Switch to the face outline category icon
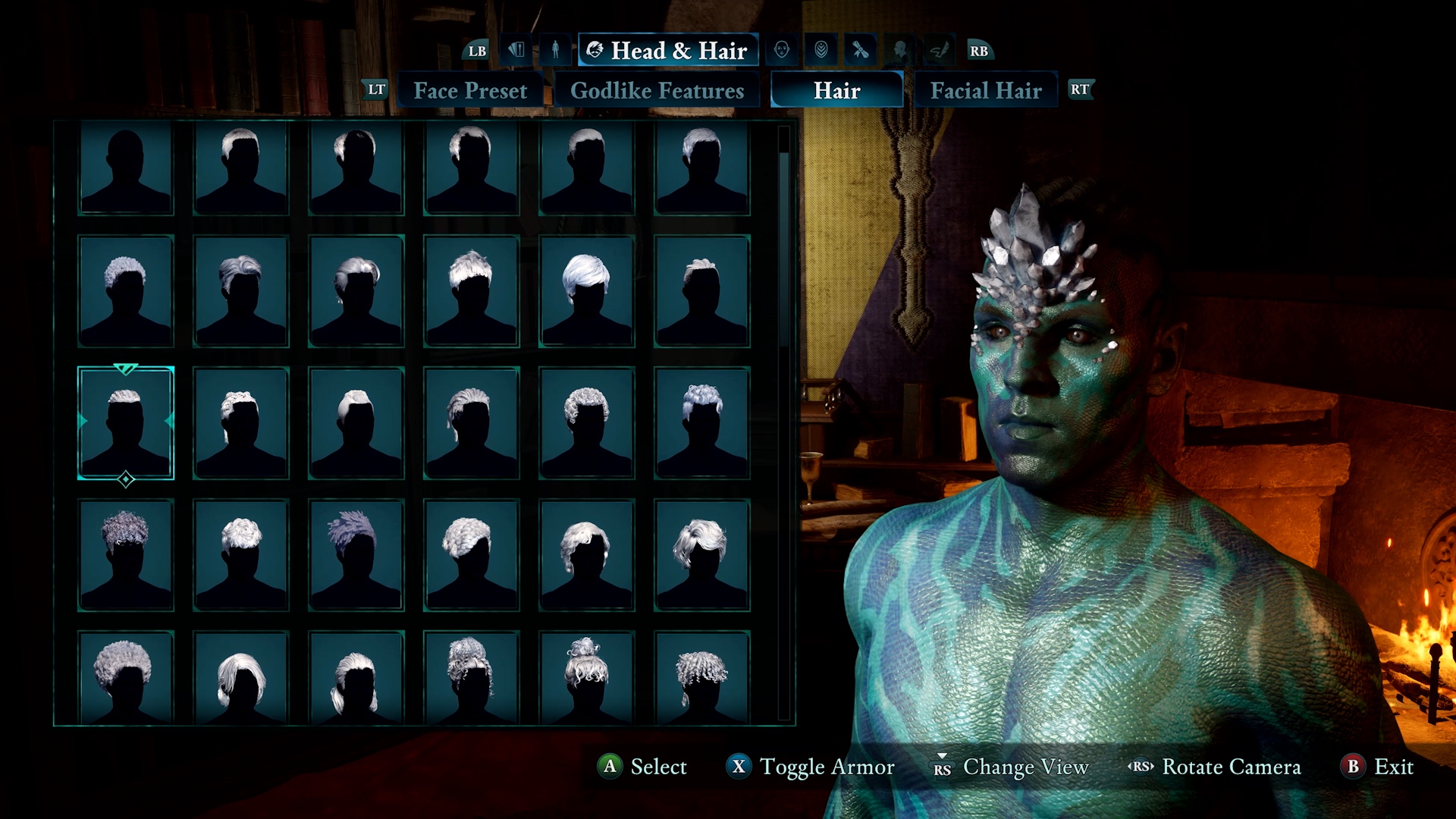 pos(782,50)
